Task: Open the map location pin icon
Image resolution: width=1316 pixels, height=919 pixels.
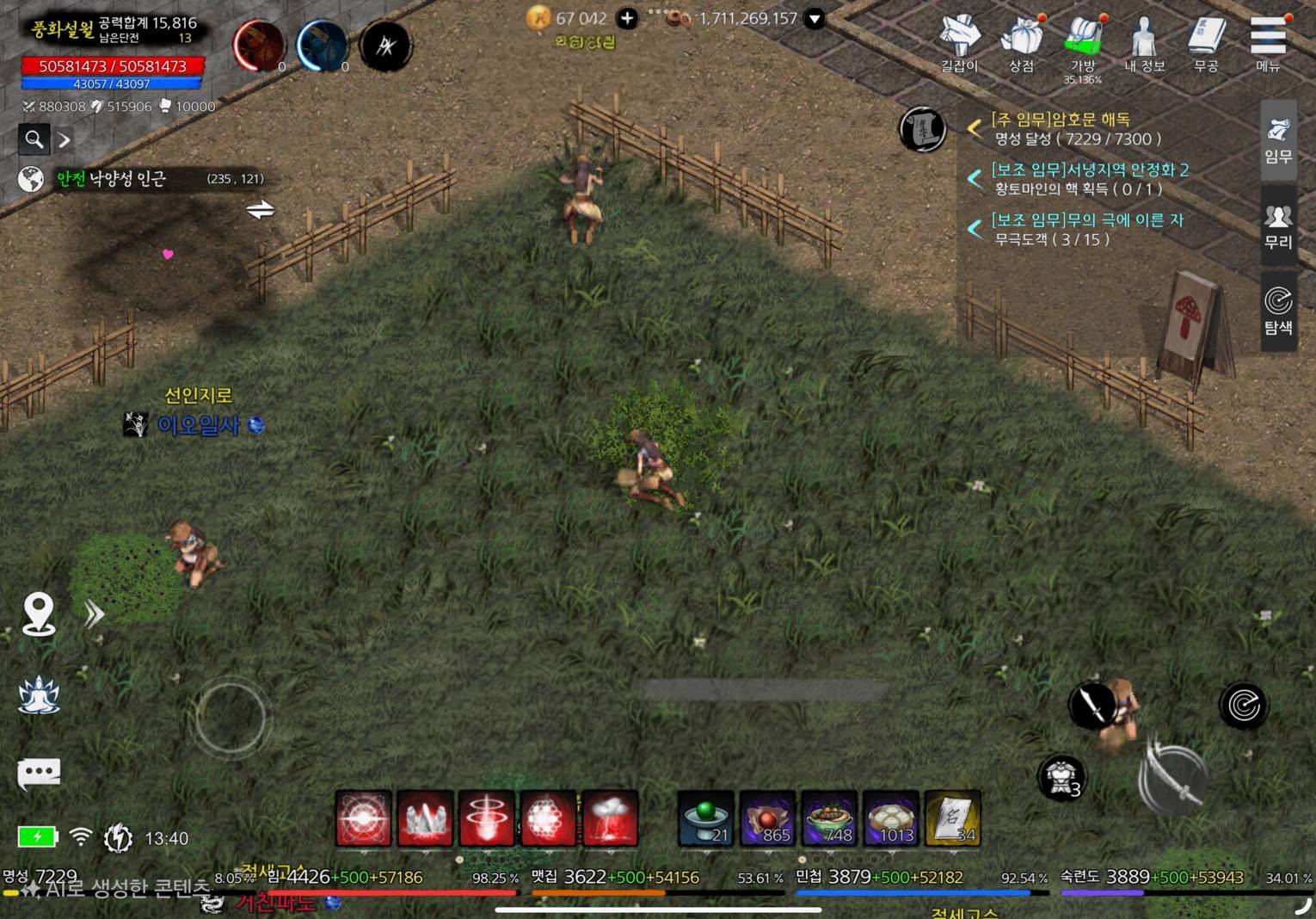Action: point(39,614)
